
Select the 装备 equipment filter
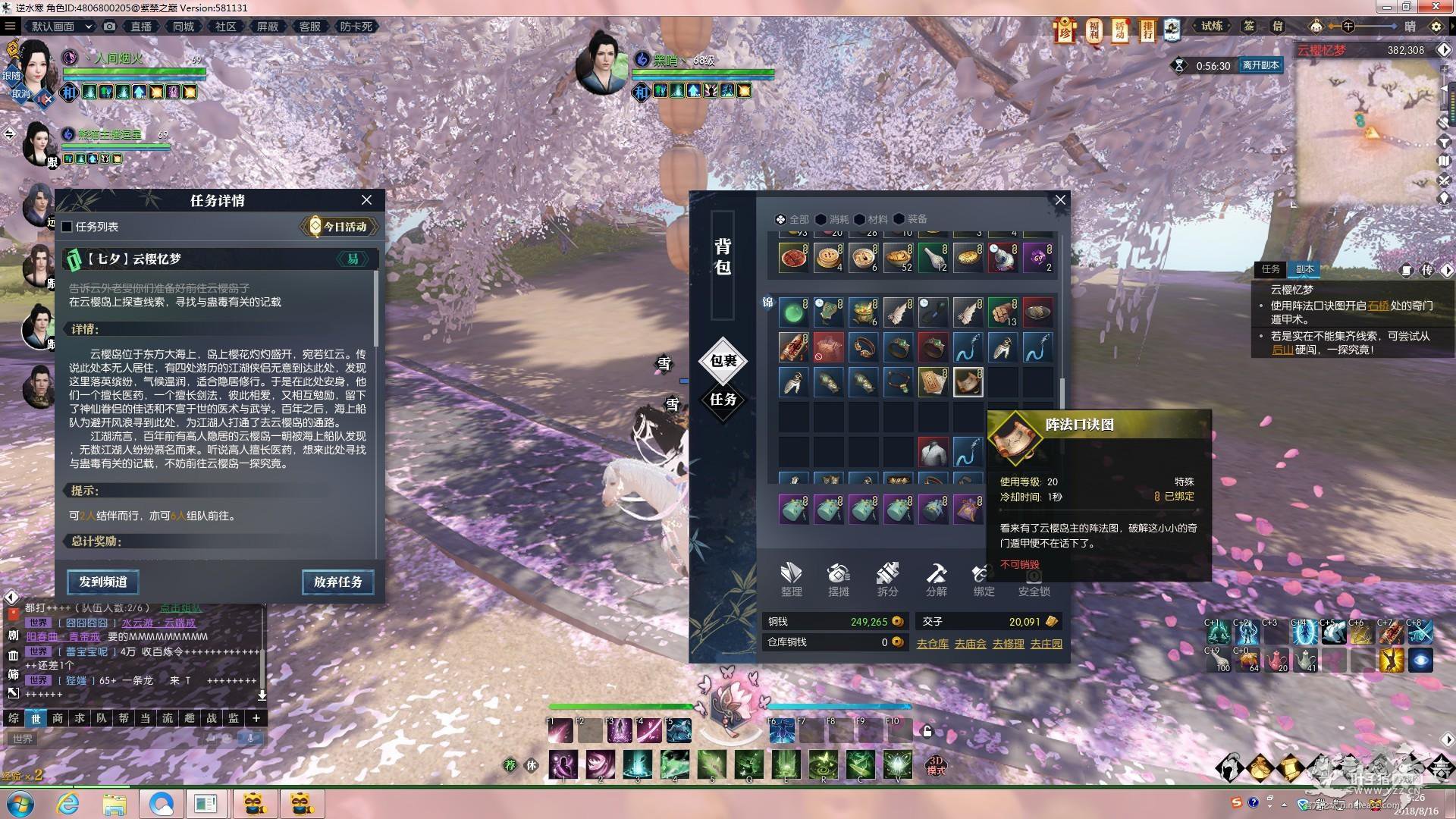click(910, 219)
